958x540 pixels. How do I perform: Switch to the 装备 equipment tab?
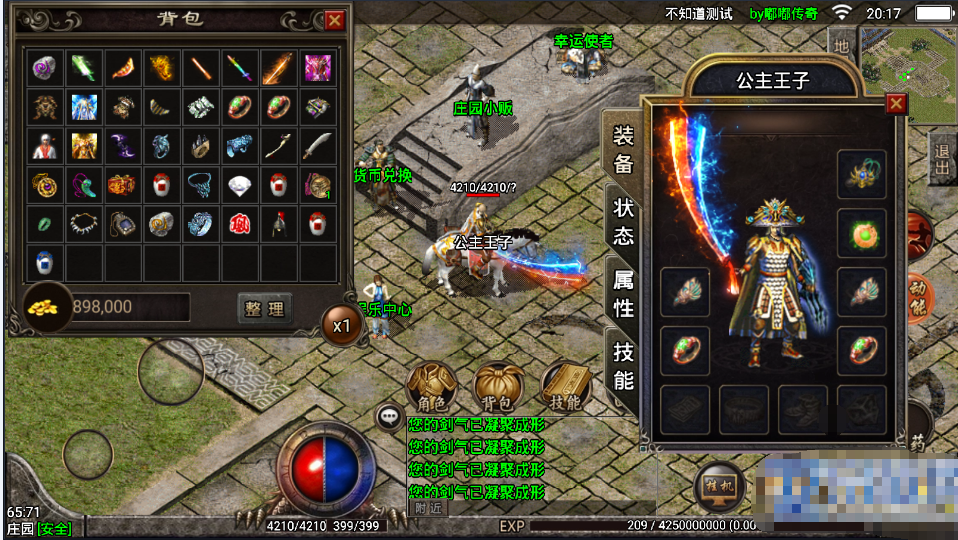click(623, 149)
